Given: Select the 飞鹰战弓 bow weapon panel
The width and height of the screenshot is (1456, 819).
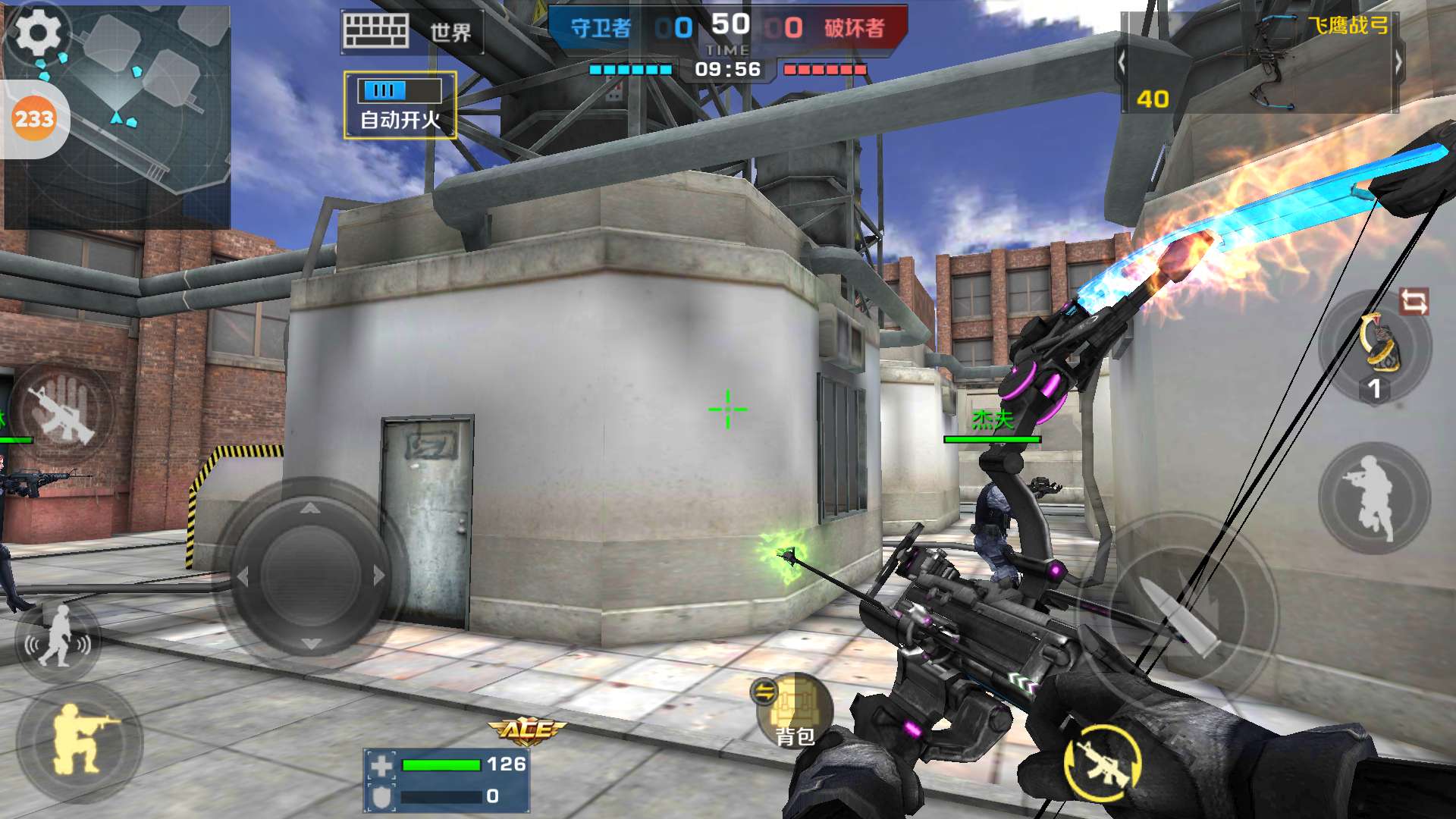Looking at the screenshot, I should click(1260, 64).
